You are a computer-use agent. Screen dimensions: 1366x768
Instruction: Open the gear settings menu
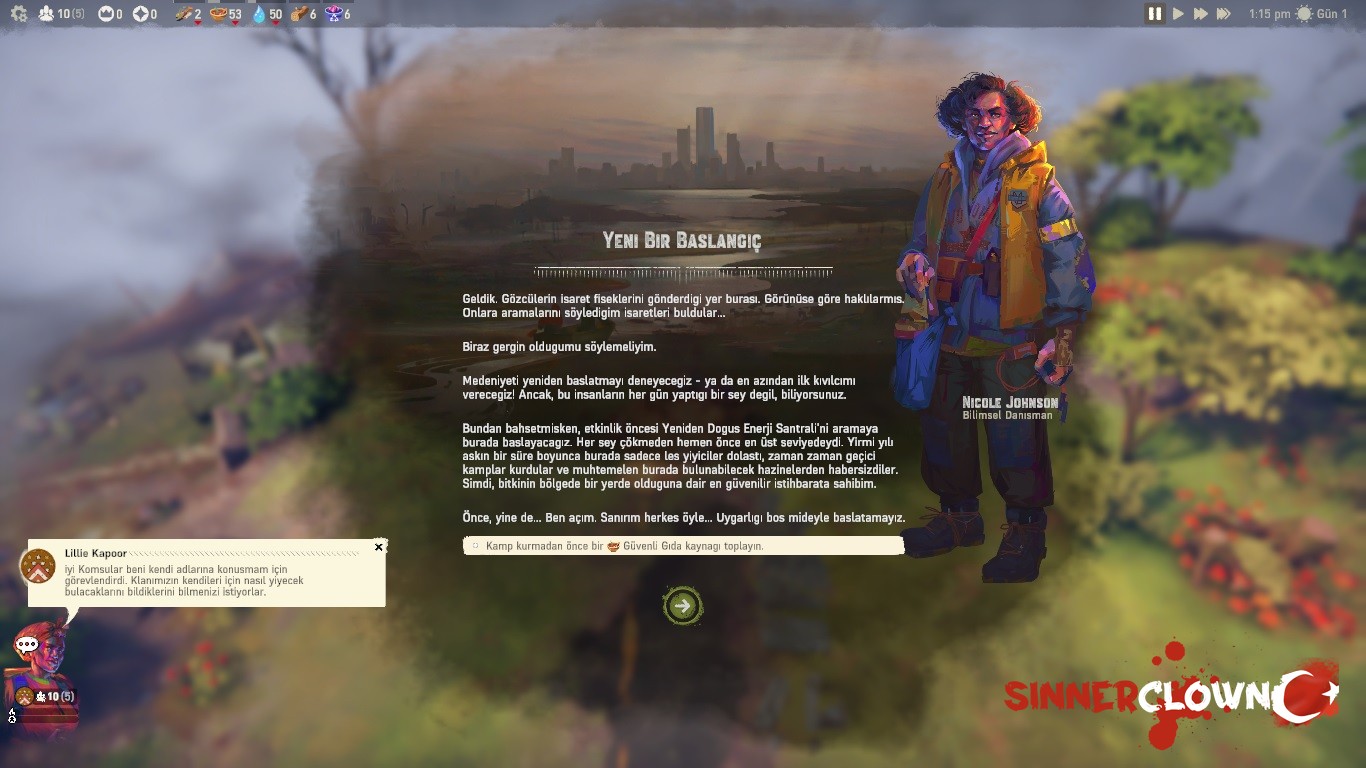tap(18, 14)
